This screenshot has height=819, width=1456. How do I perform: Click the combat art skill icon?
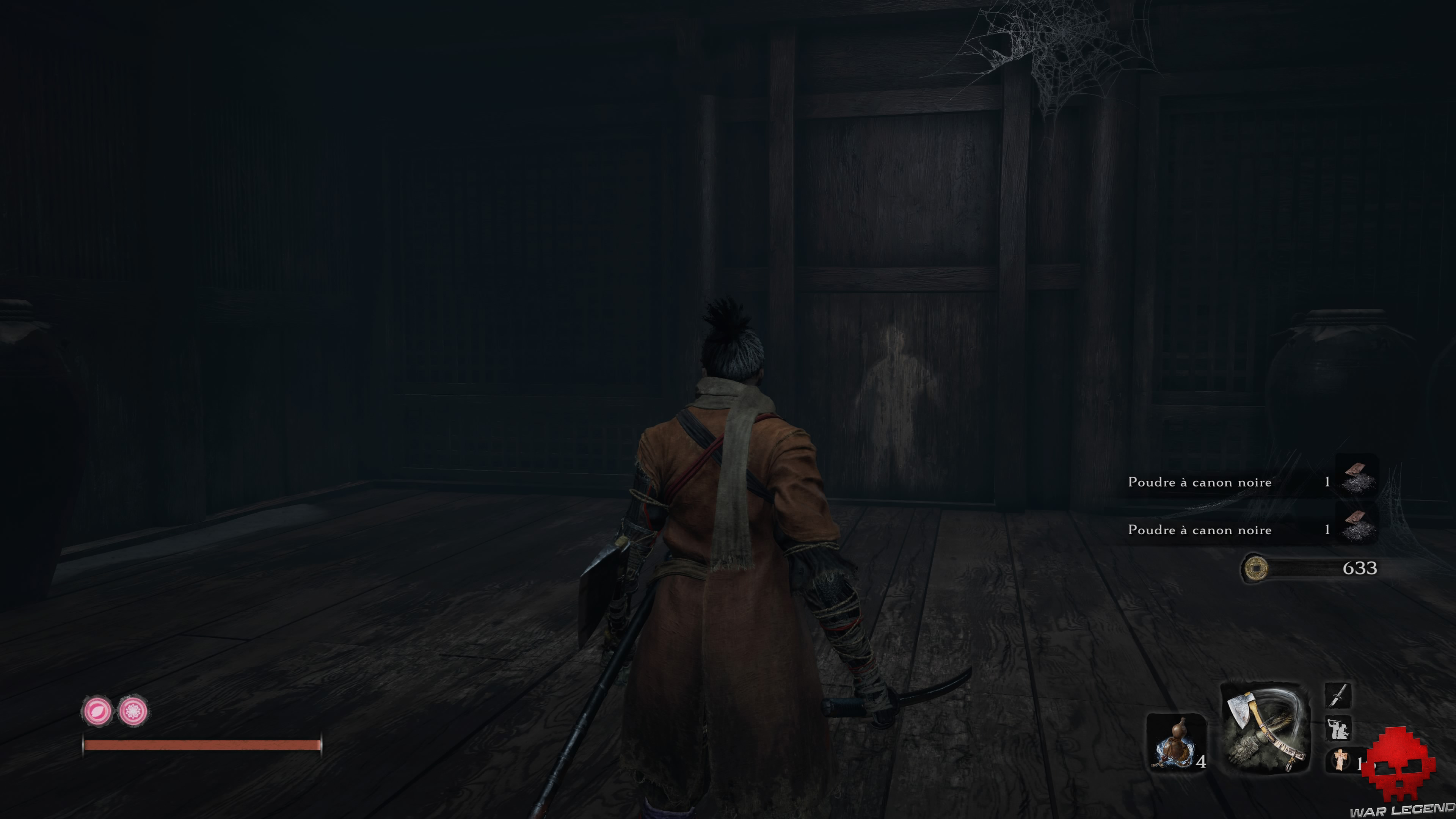pyautogui.click(x=1338, y=728)
